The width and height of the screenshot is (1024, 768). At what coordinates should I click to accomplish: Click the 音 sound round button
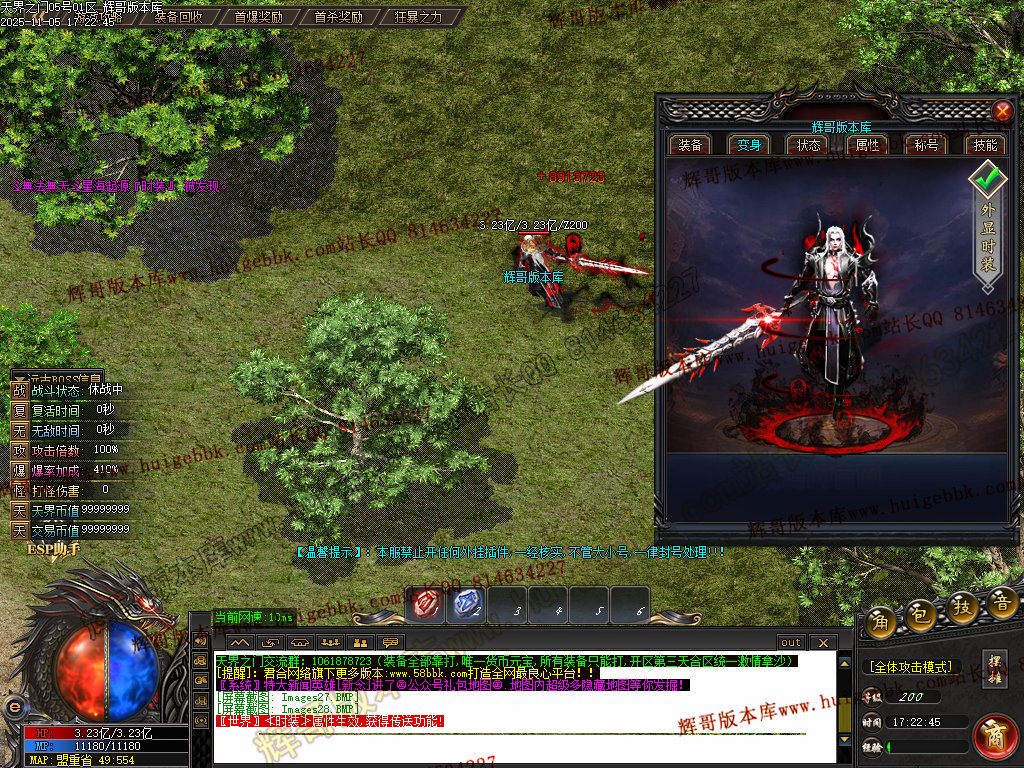pos(1003,602)
